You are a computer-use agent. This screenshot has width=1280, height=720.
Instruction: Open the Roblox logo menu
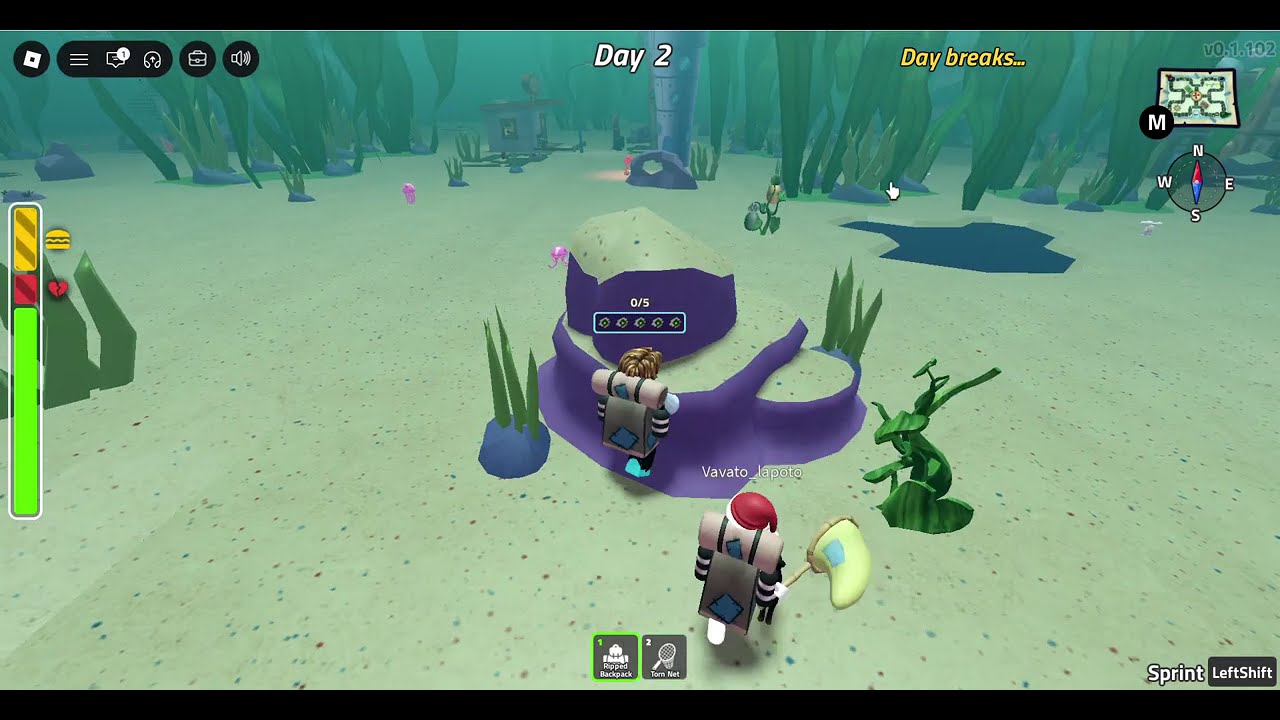32,60
